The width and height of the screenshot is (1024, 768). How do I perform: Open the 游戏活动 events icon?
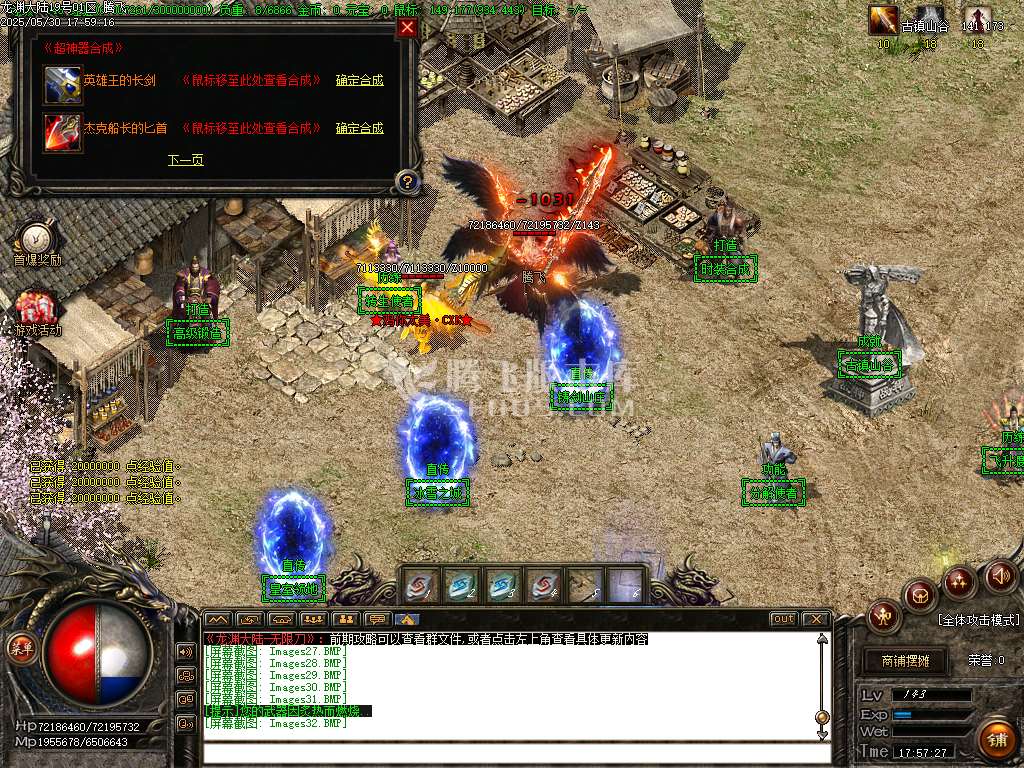pos(36,308)
